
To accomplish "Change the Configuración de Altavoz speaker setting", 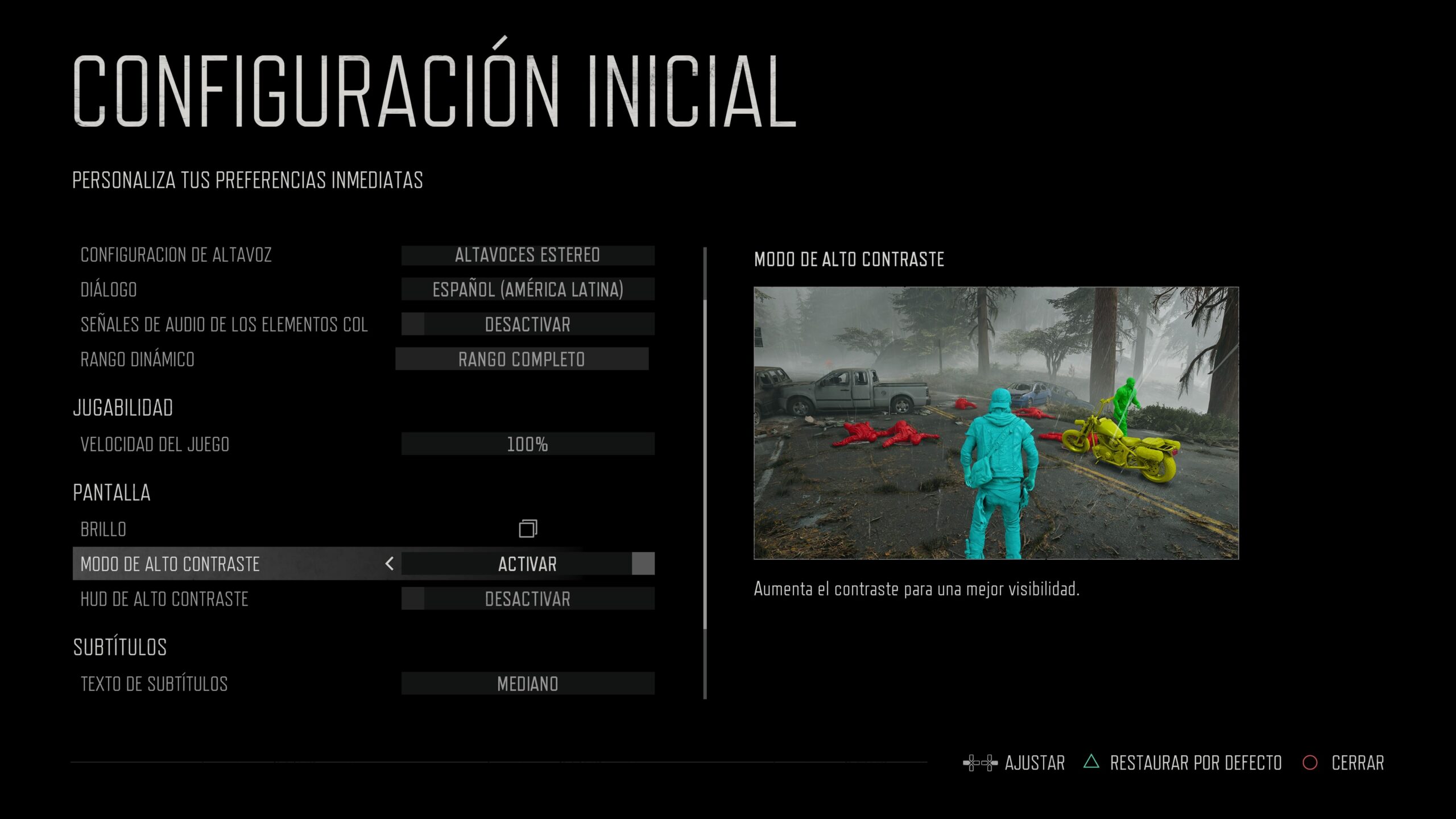I will pyautogui.click(x=527, y=255).
